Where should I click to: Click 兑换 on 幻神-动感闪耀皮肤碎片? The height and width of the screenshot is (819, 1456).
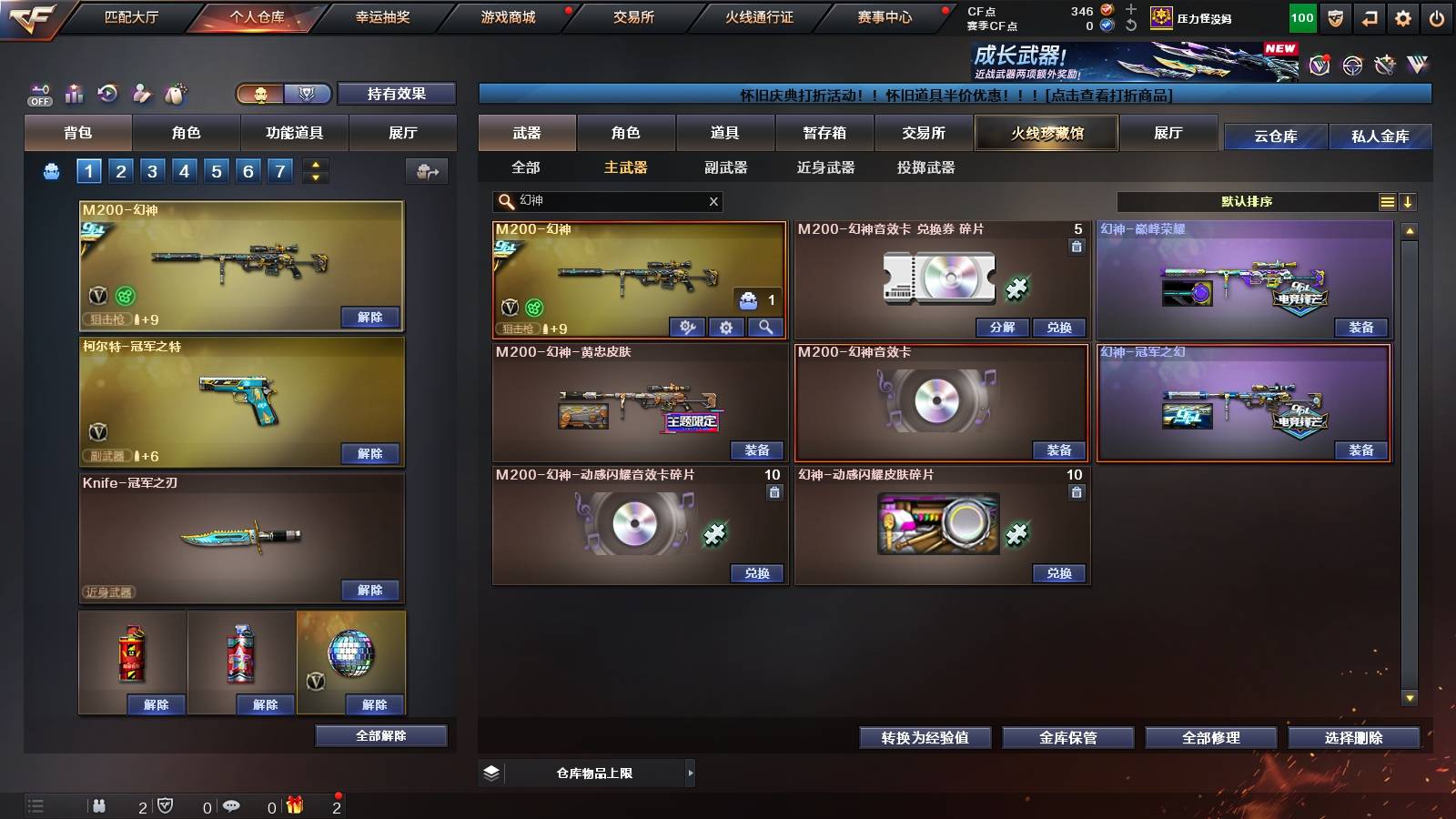[1060, 573]
